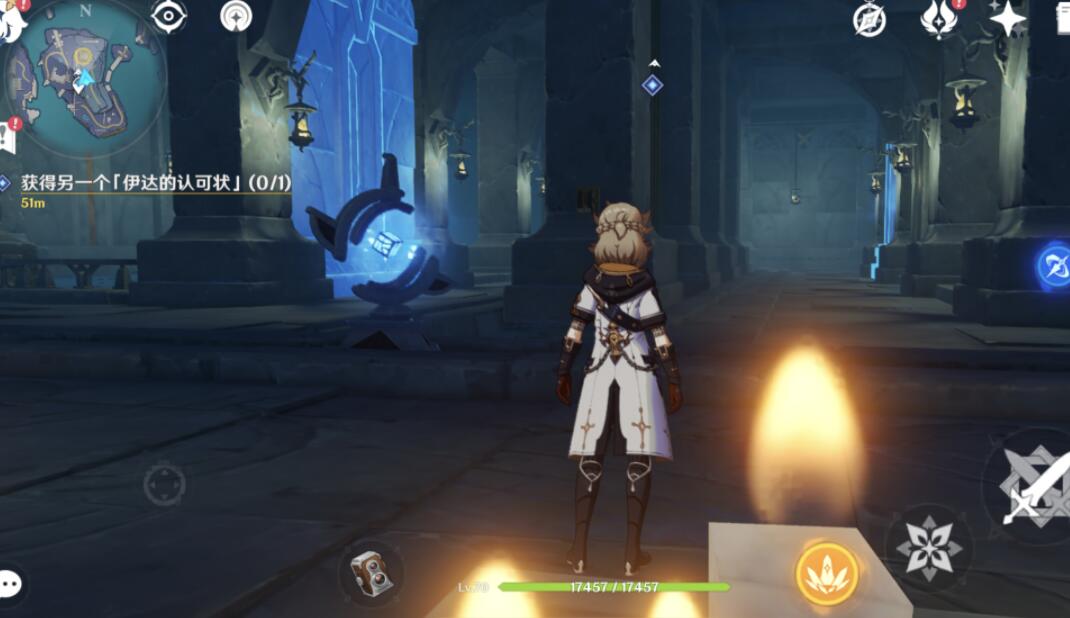
Task: Open the quest log flag icon
Action: [x=7, y=137]
